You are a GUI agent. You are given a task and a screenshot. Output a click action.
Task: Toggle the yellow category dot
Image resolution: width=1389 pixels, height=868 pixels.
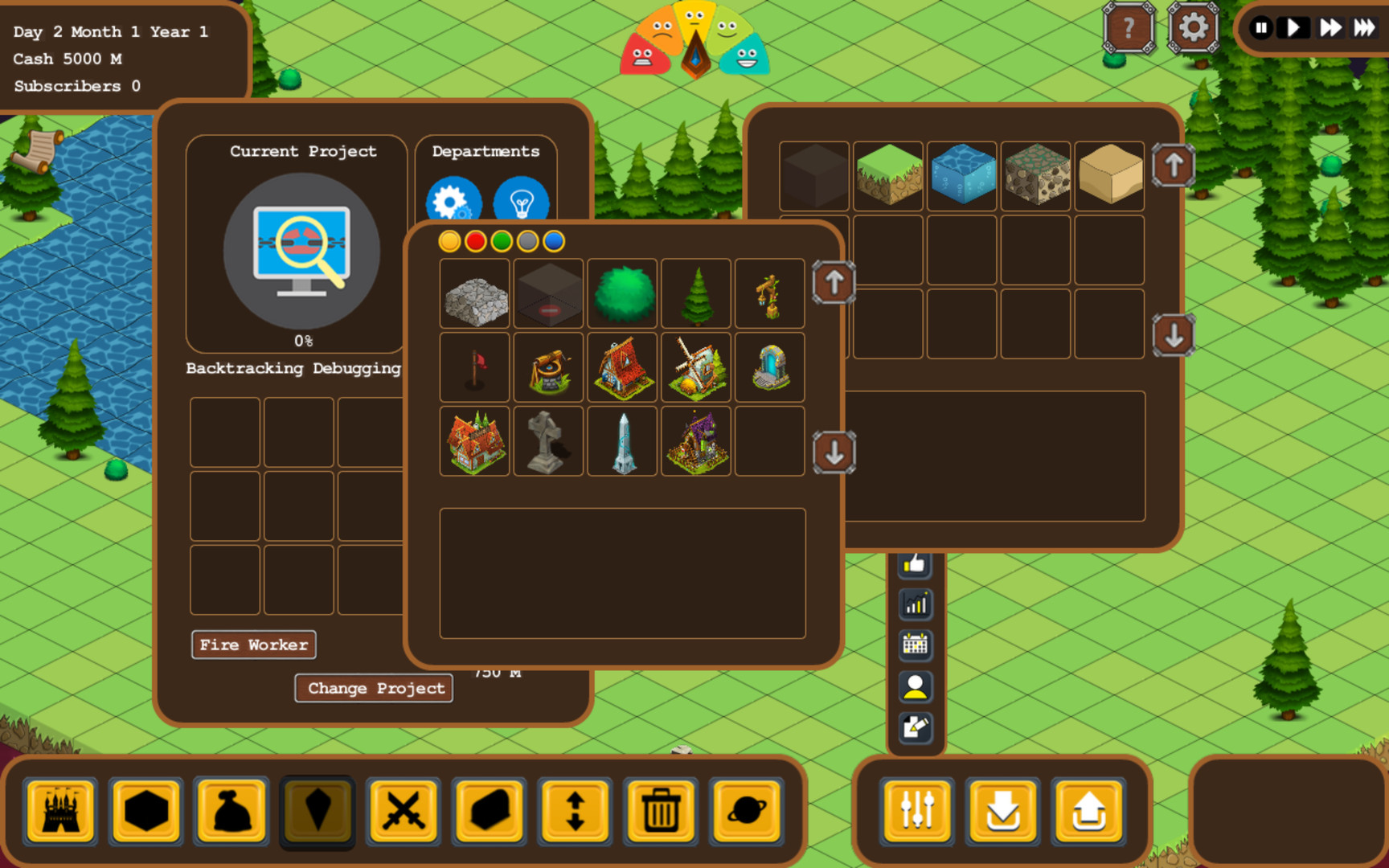coord(449,240)
